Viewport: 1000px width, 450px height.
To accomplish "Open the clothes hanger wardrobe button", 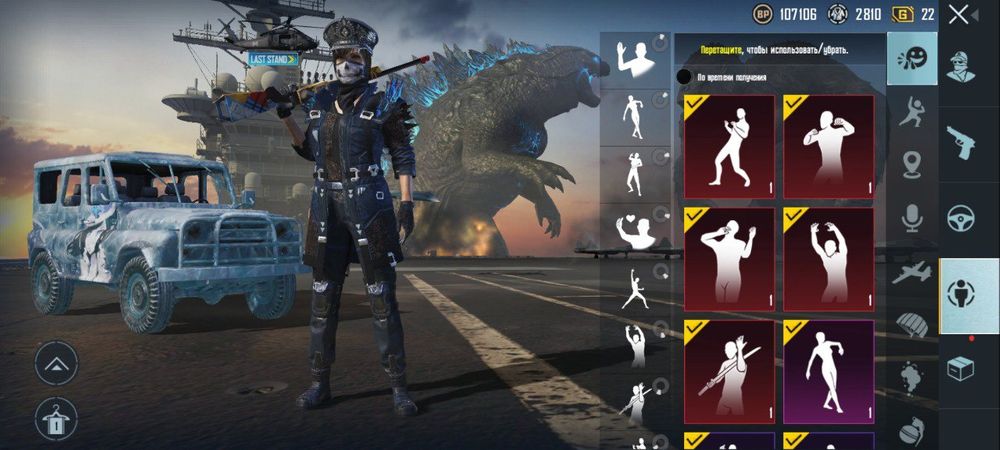I will (x=56, y=417).
